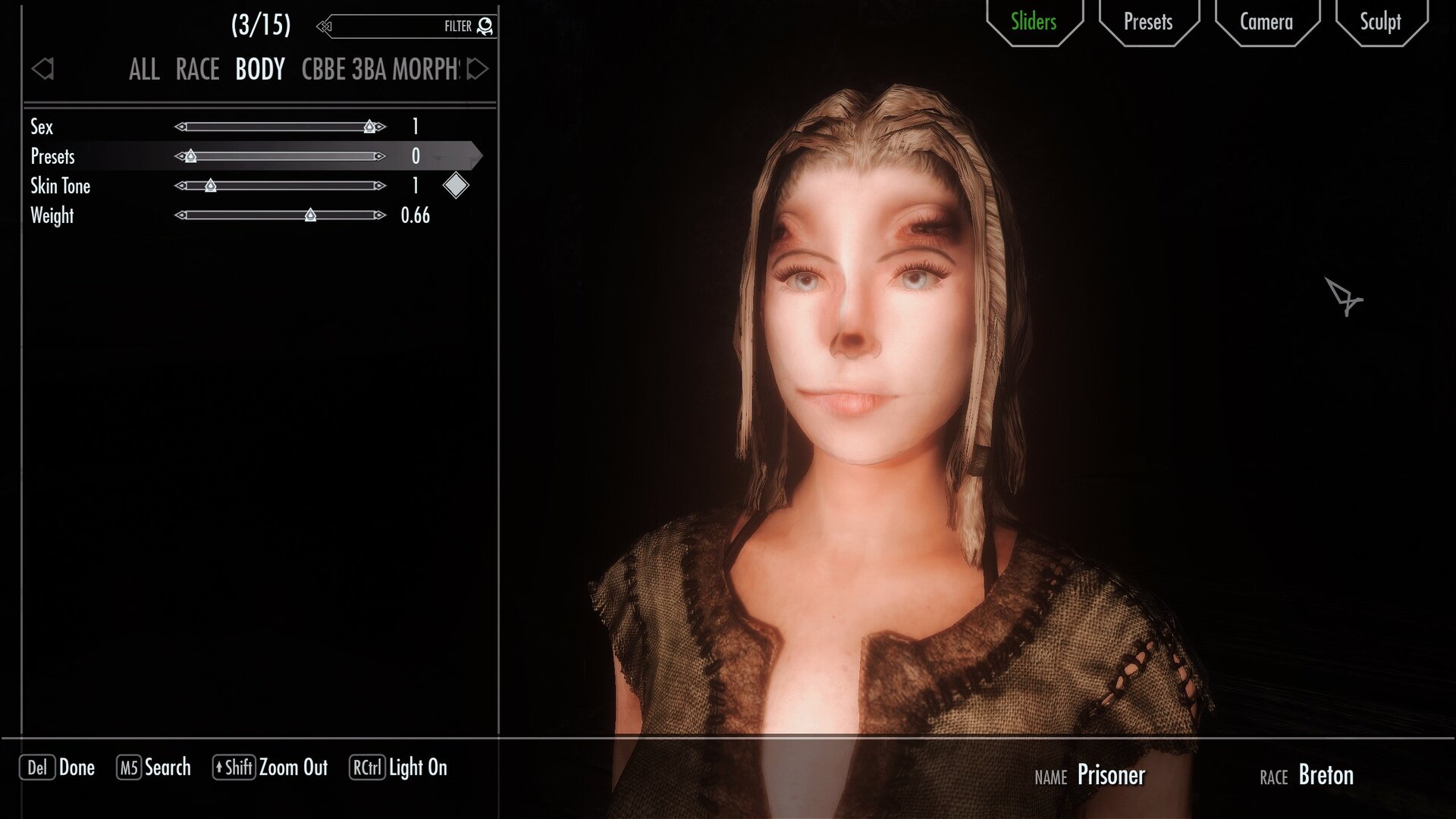Click the left arrow on the Sex slider
This screenshot has width=1456, height=819.
coord(180,127)
